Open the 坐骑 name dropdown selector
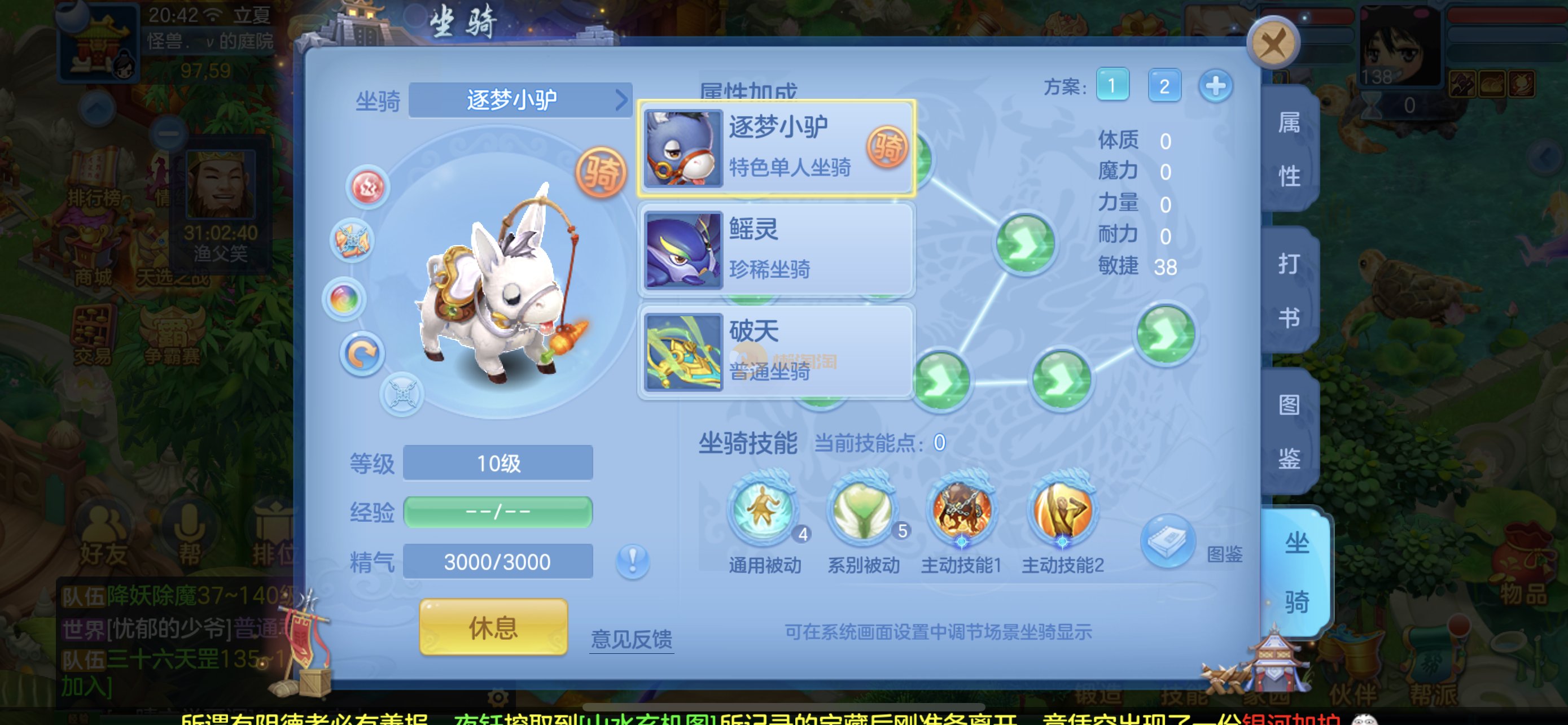This screenshot has width=1568, height=725. tap(520, 100)
